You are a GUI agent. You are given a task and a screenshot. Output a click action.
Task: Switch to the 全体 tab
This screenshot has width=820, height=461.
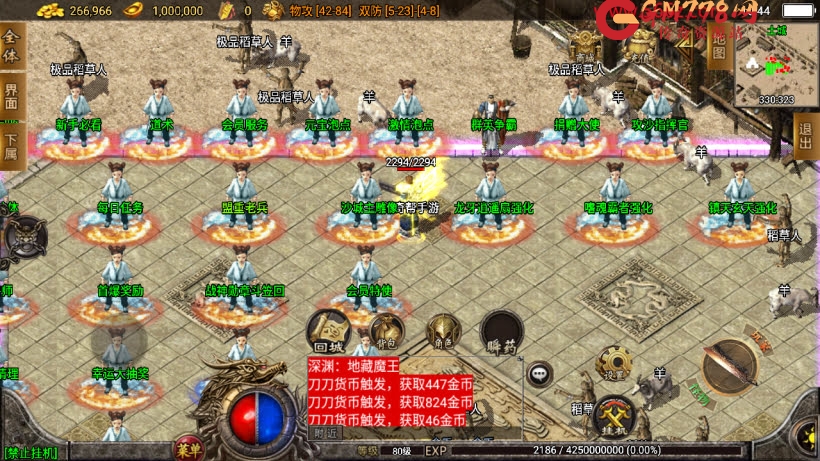[x=12, y=47]
